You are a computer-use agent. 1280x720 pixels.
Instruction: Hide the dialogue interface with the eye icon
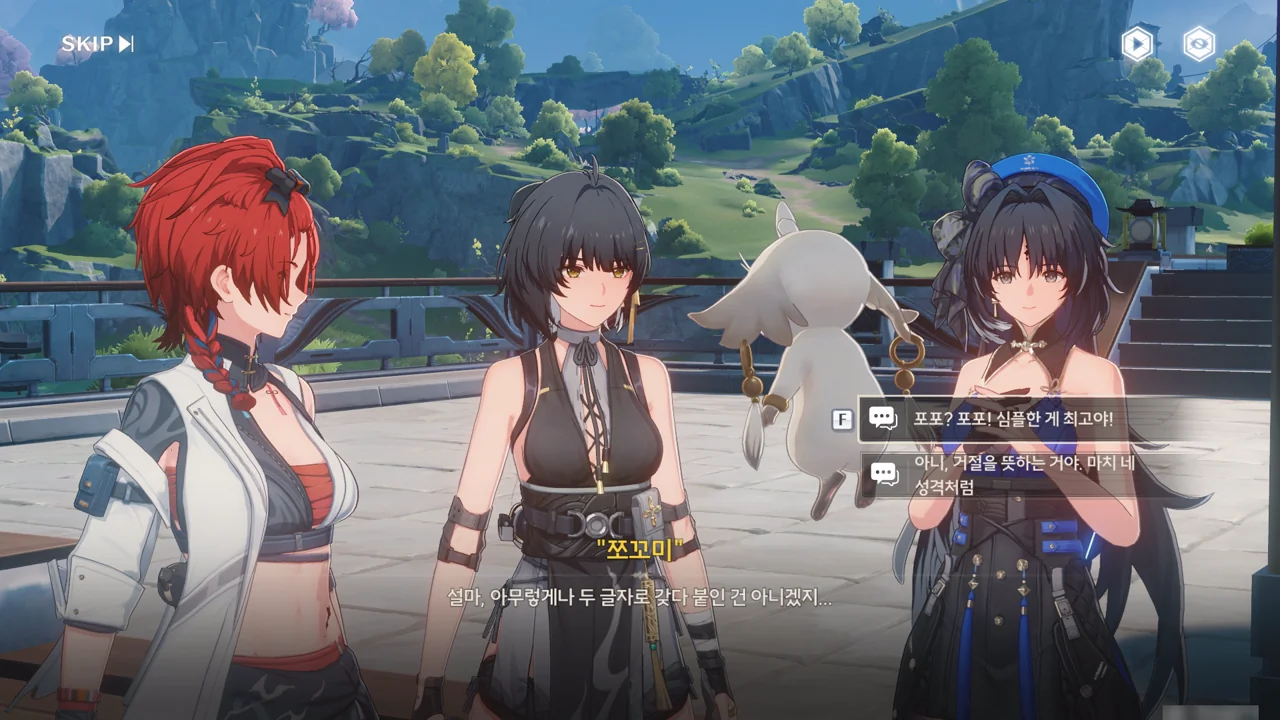coord(1198,44)
